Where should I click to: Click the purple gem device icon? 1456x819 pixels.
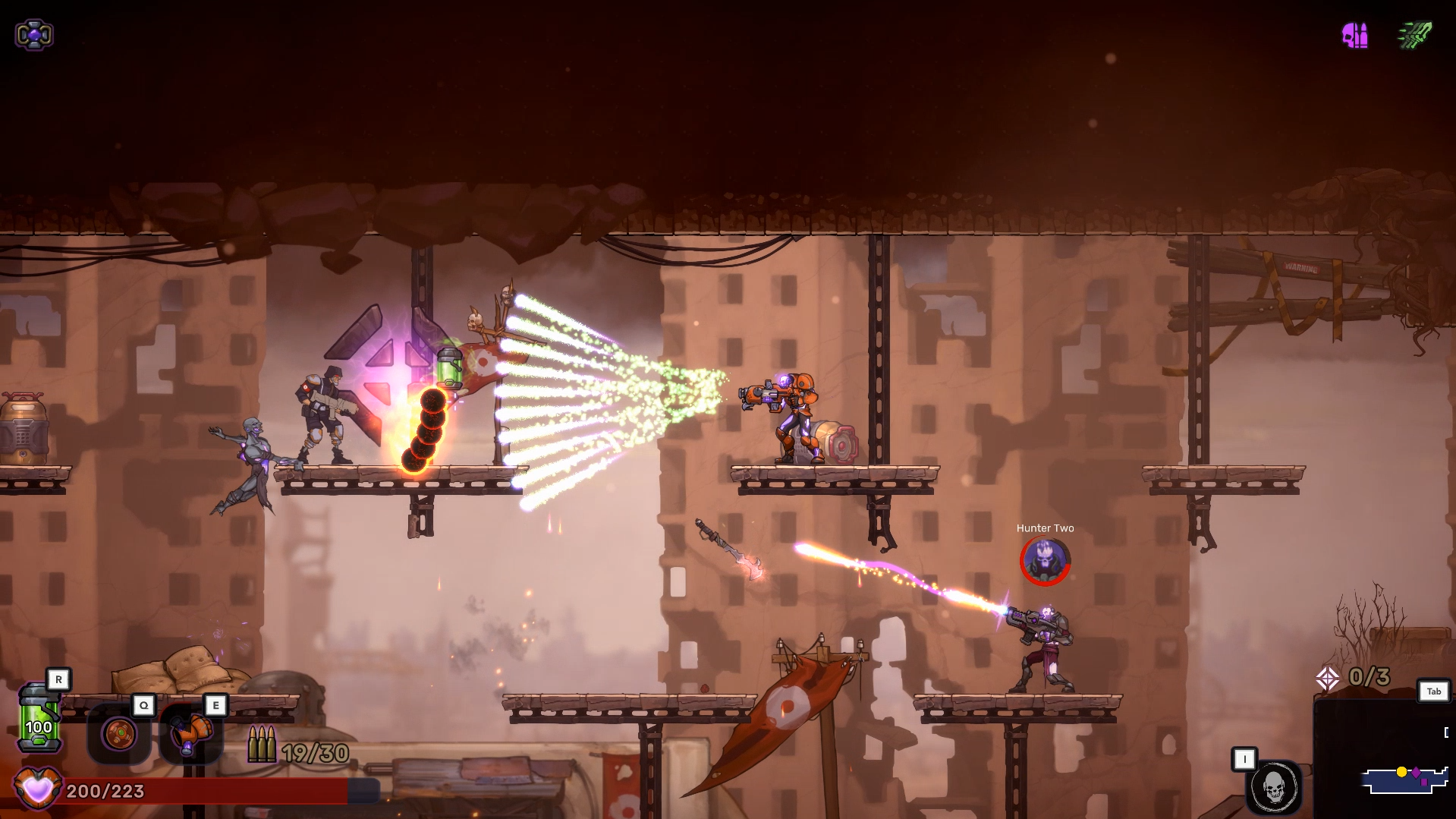tap(34, 35)
